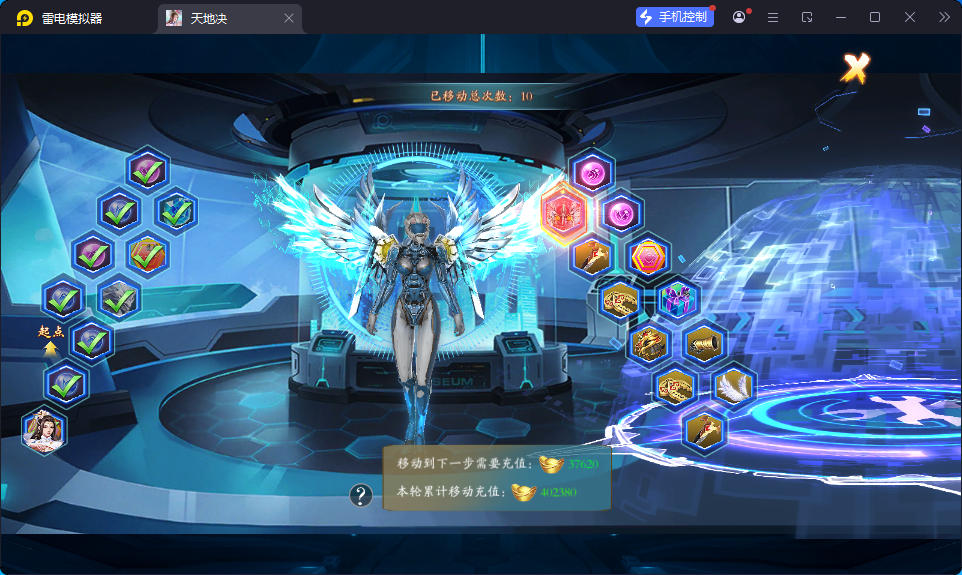Screen dimensions: 962x575
Task: Select the large red hexagon grand prize
Action: coord(563,213)
